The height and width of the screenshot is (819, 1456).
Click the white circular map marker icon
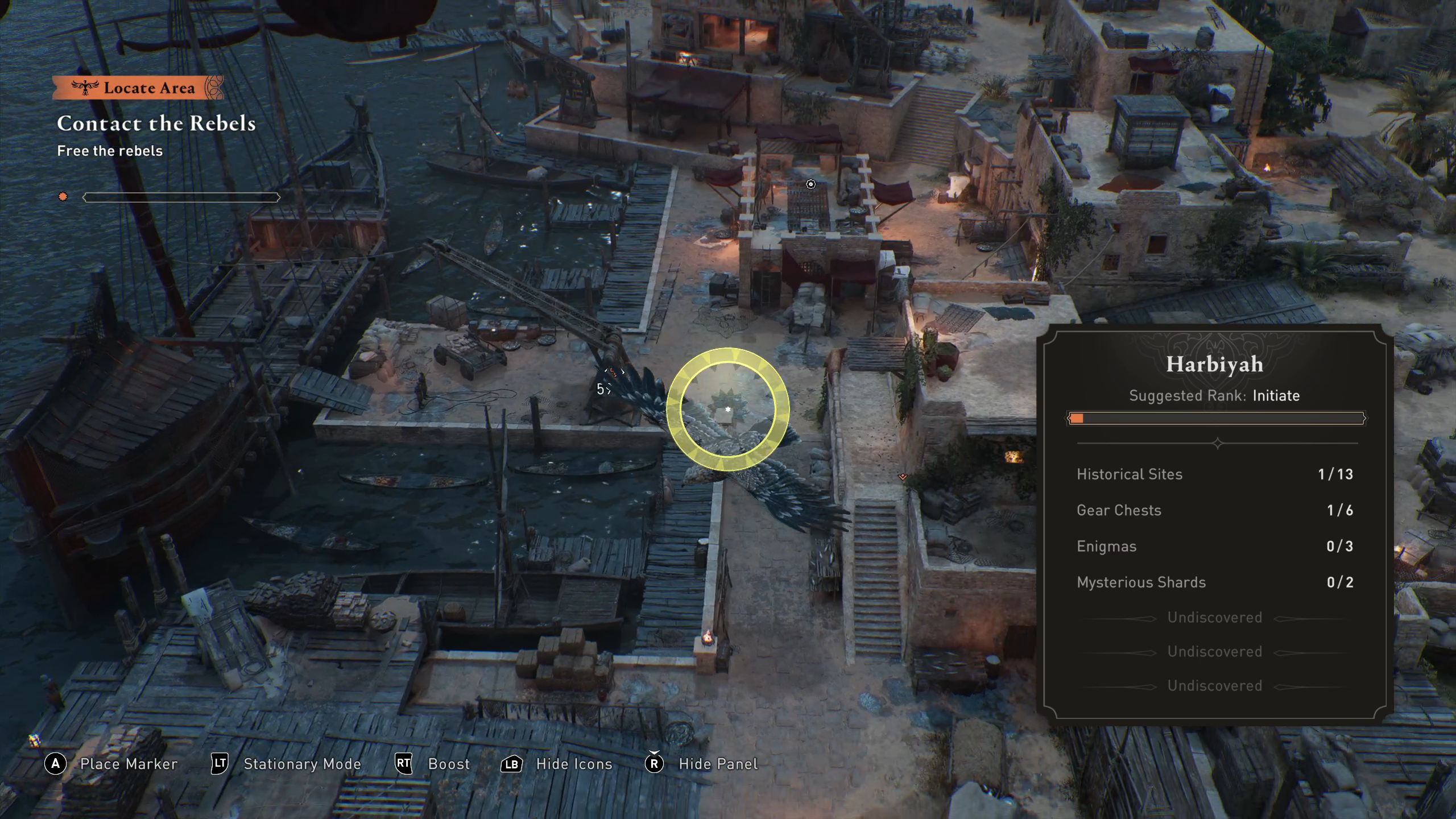coord(811,184)
